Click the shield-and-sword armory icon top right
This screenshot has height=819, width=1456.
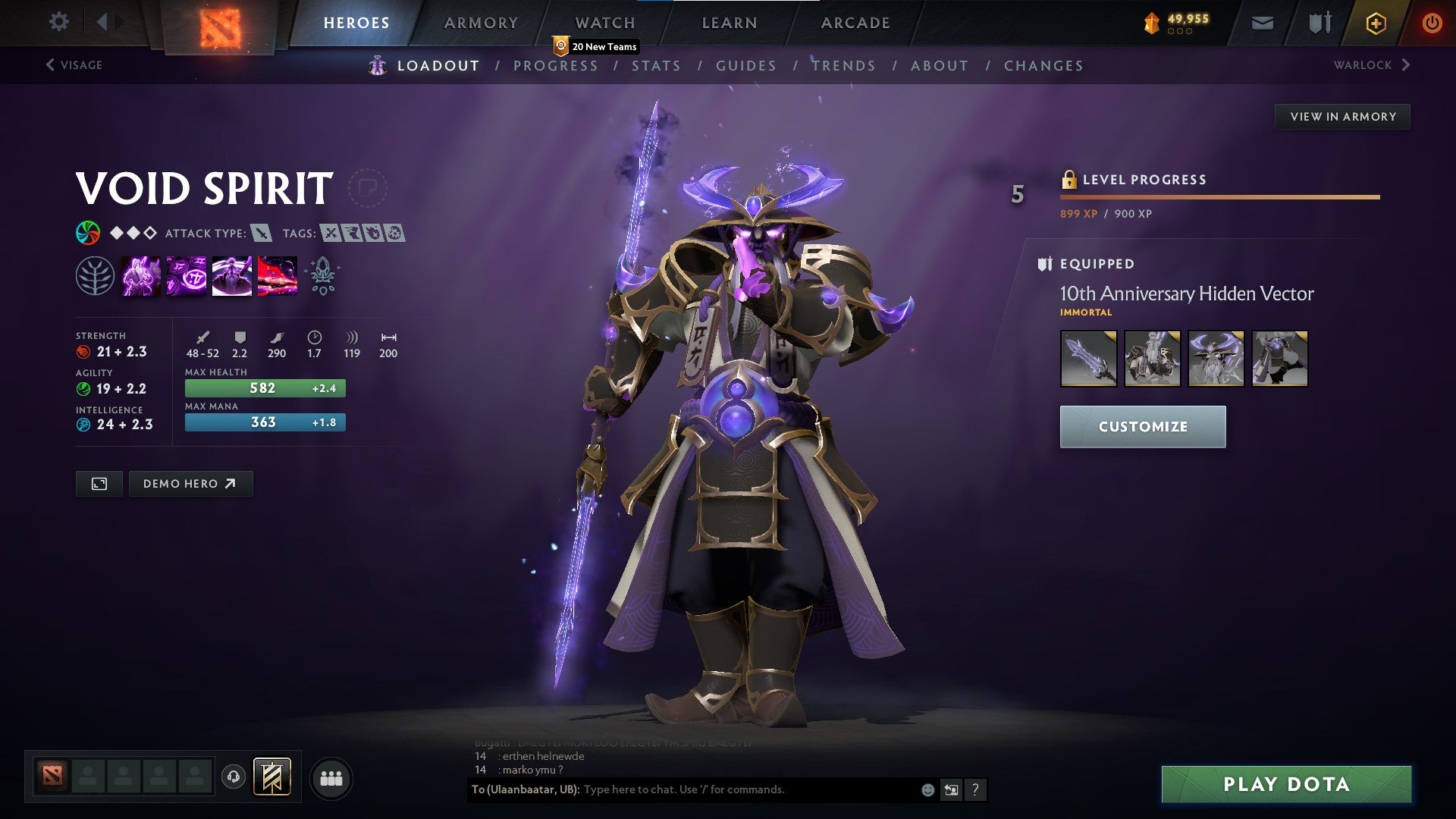tap(1318, 22)
